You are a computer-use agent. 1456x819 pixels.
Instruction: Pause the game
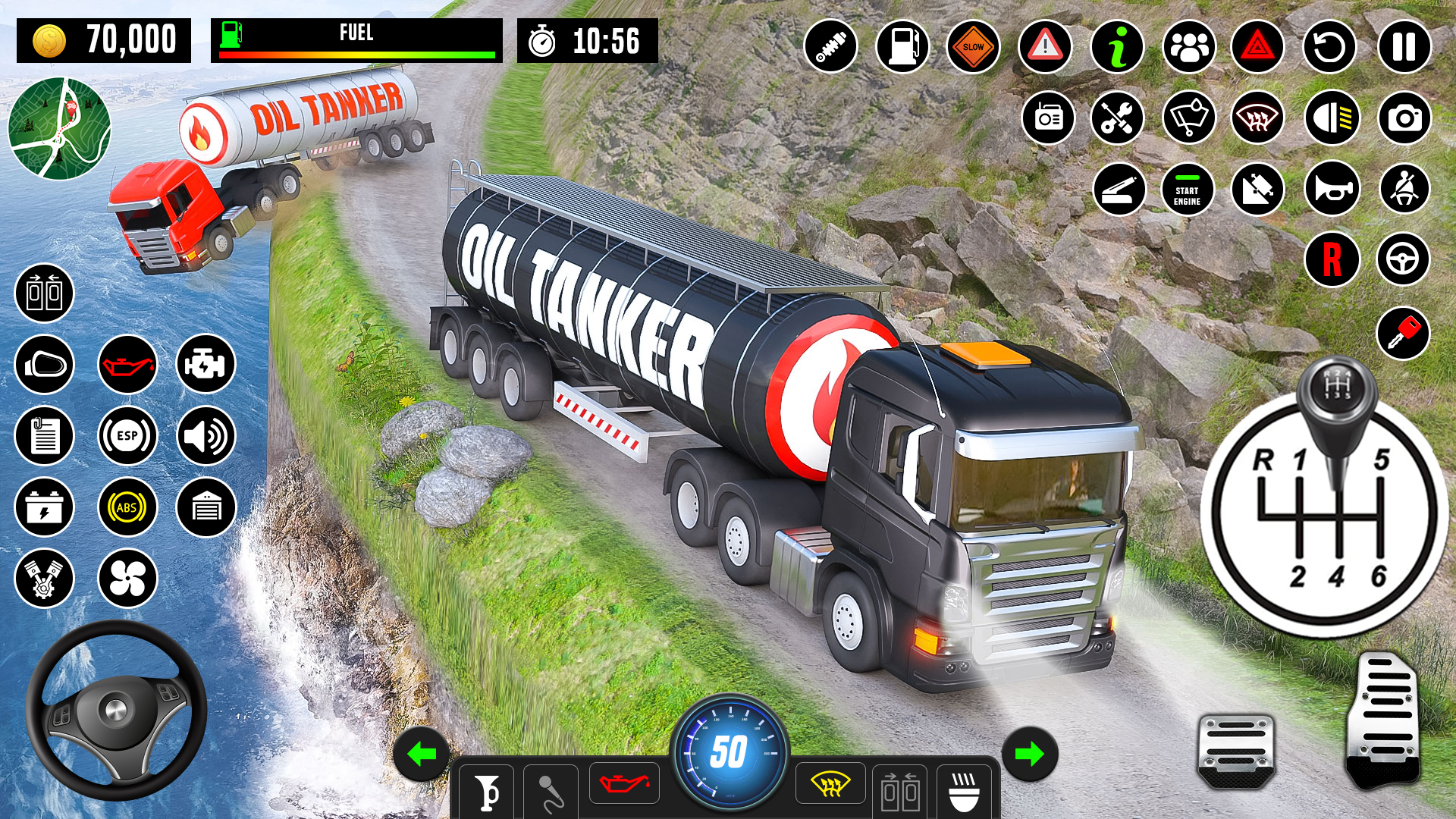point(1404,46)
